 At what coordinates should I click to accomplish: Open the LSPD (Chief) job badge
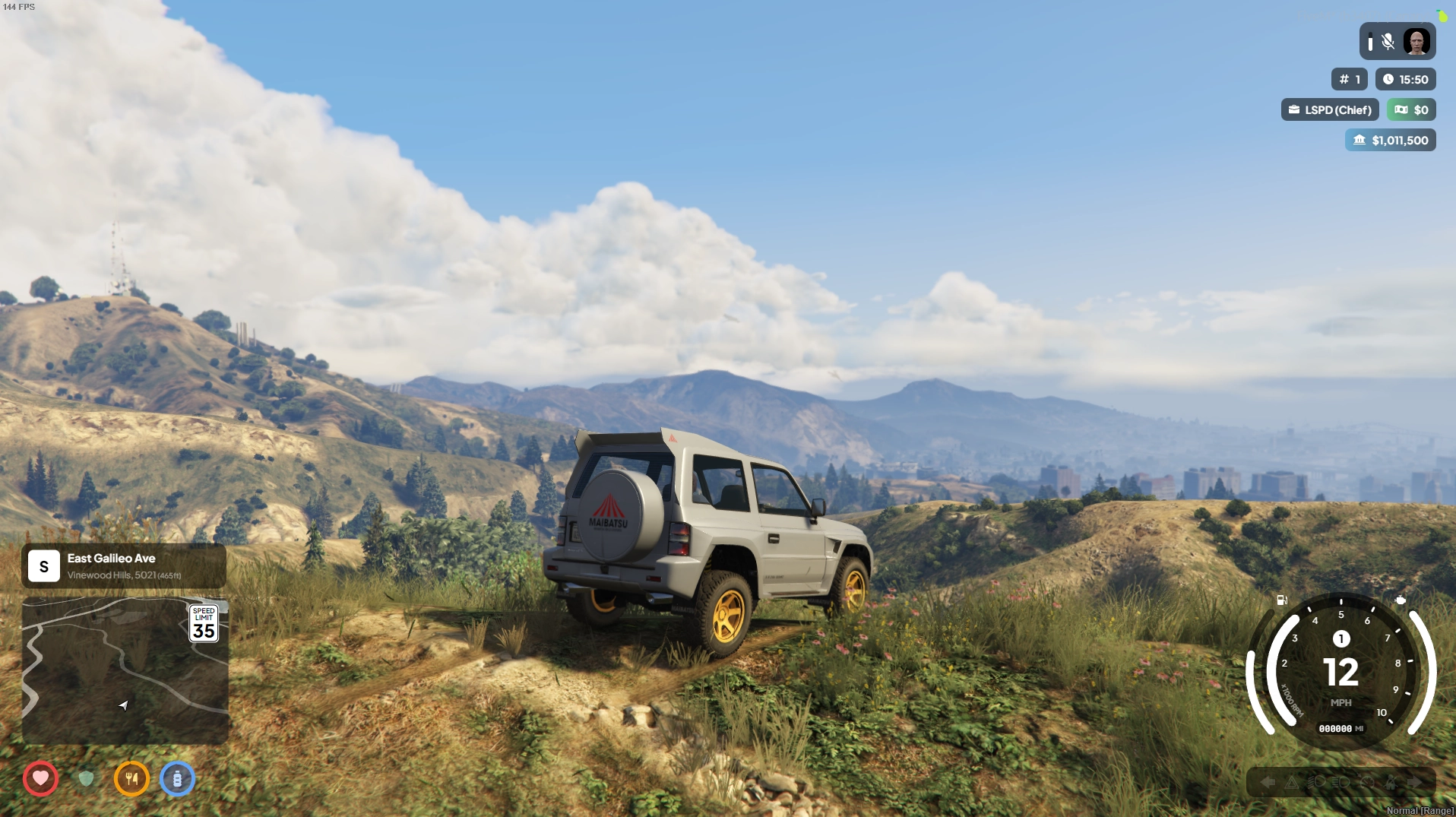point(1329,109)
